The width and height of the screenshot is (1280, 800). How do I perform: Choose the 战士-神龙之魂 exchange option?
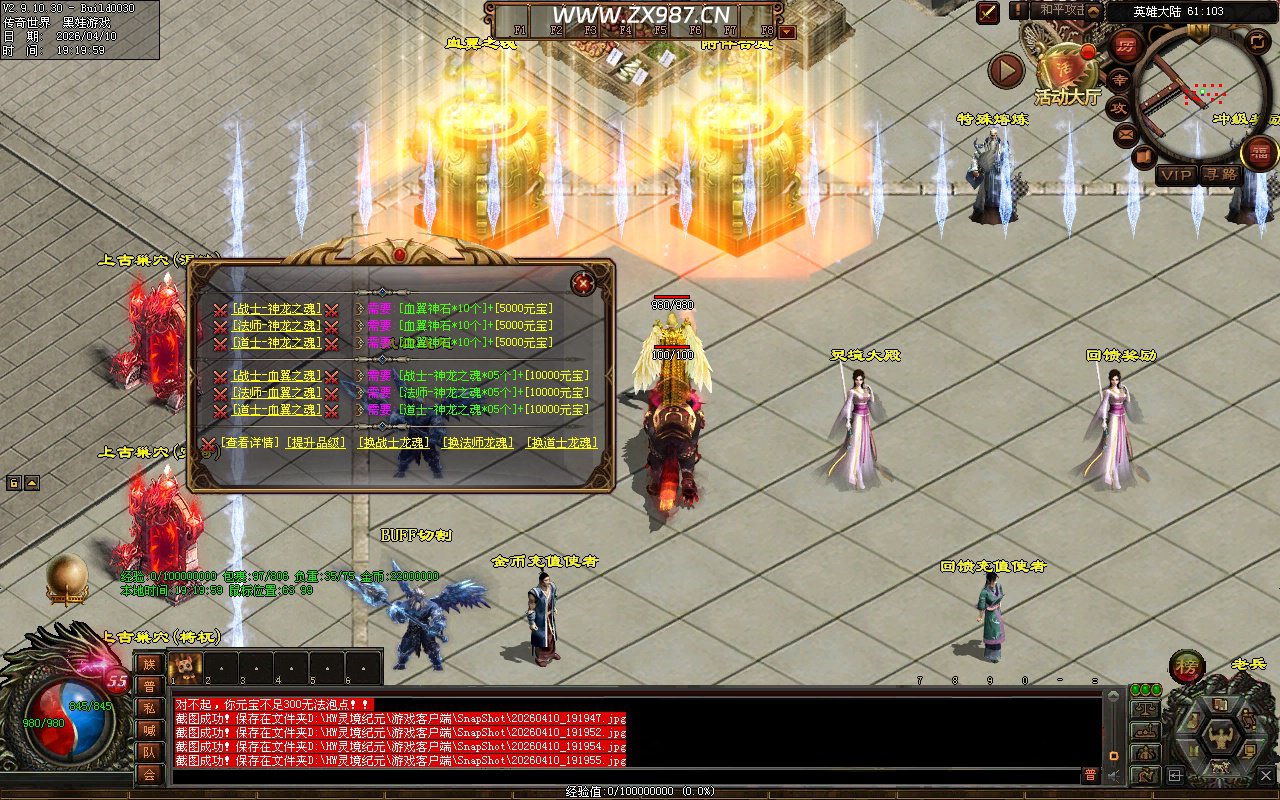(x=276, y=309)
